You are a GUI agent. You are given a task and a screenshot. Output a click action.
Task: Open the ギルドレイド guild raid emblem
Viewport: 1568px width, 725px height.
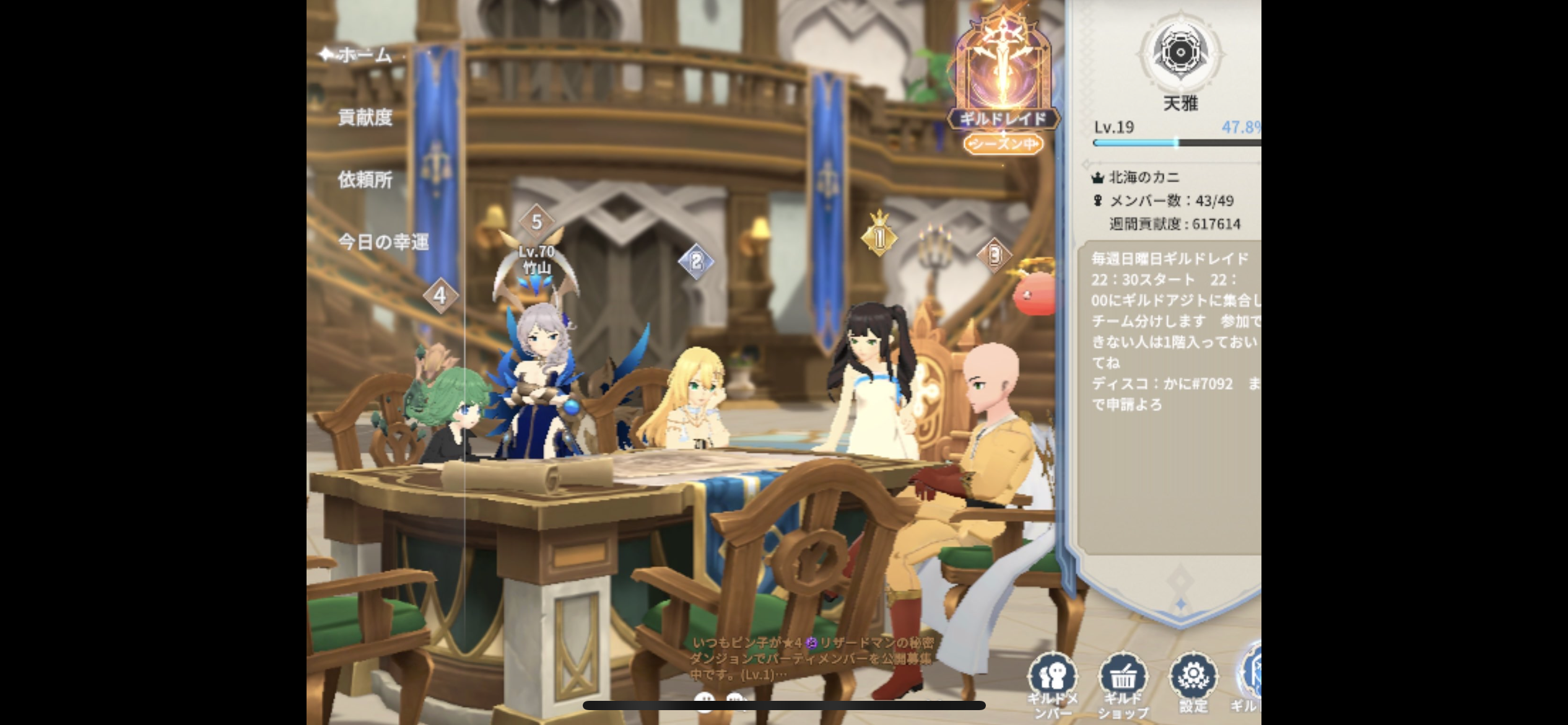[1003, 81]
